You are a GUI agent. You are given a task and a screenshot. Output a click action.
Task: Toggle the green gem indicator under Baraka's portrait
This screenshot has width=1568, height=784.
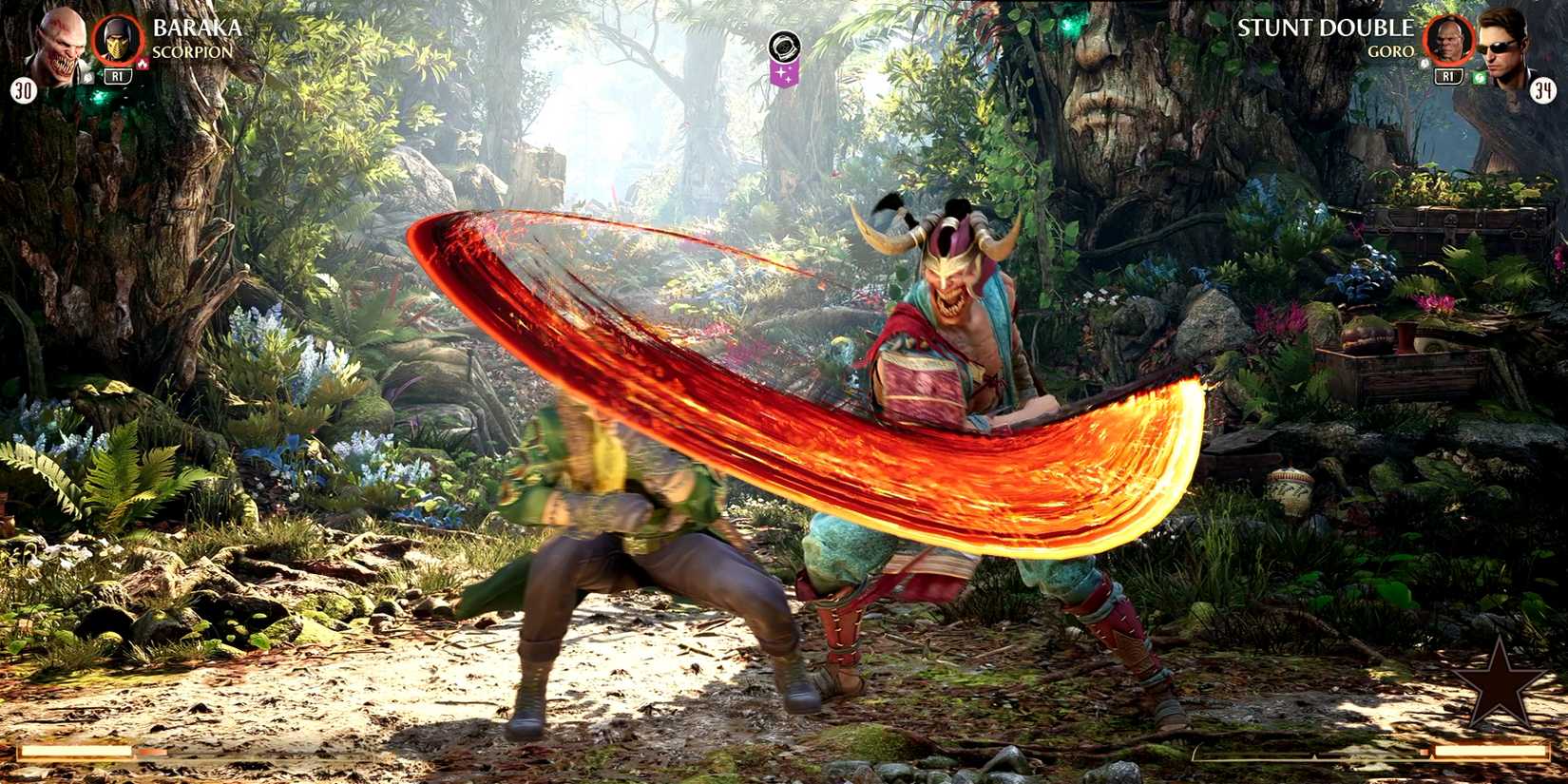pos(90,77)
